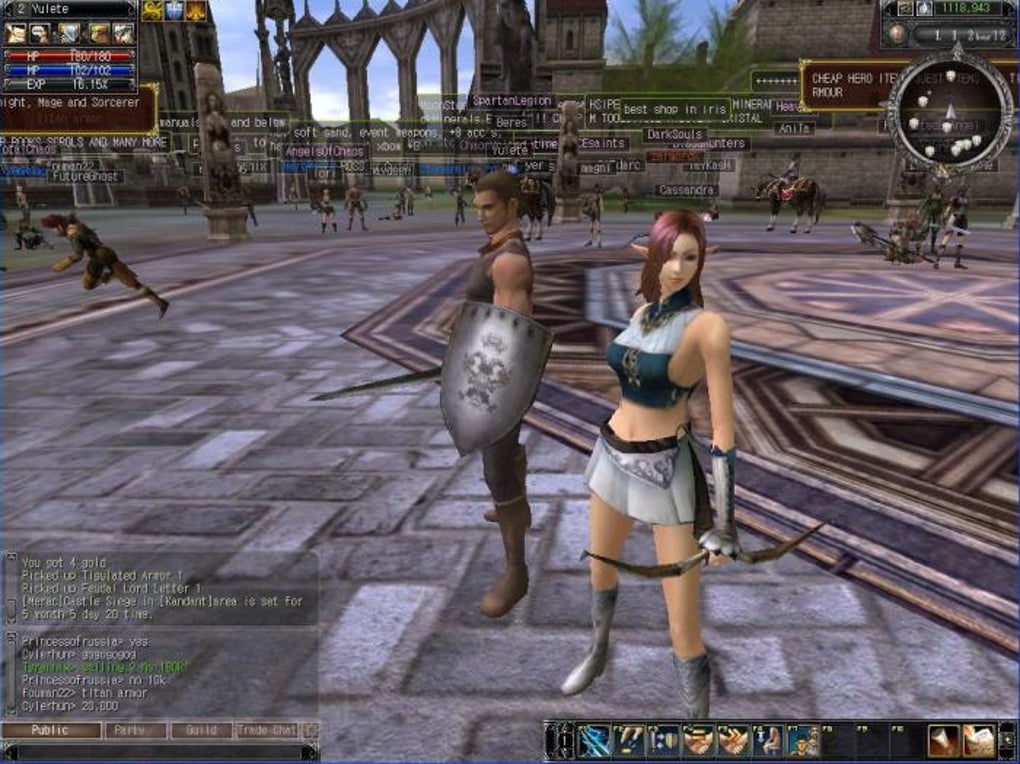Select the sitting figure action (F6)

pyautogui.click(x=768, y=740)
